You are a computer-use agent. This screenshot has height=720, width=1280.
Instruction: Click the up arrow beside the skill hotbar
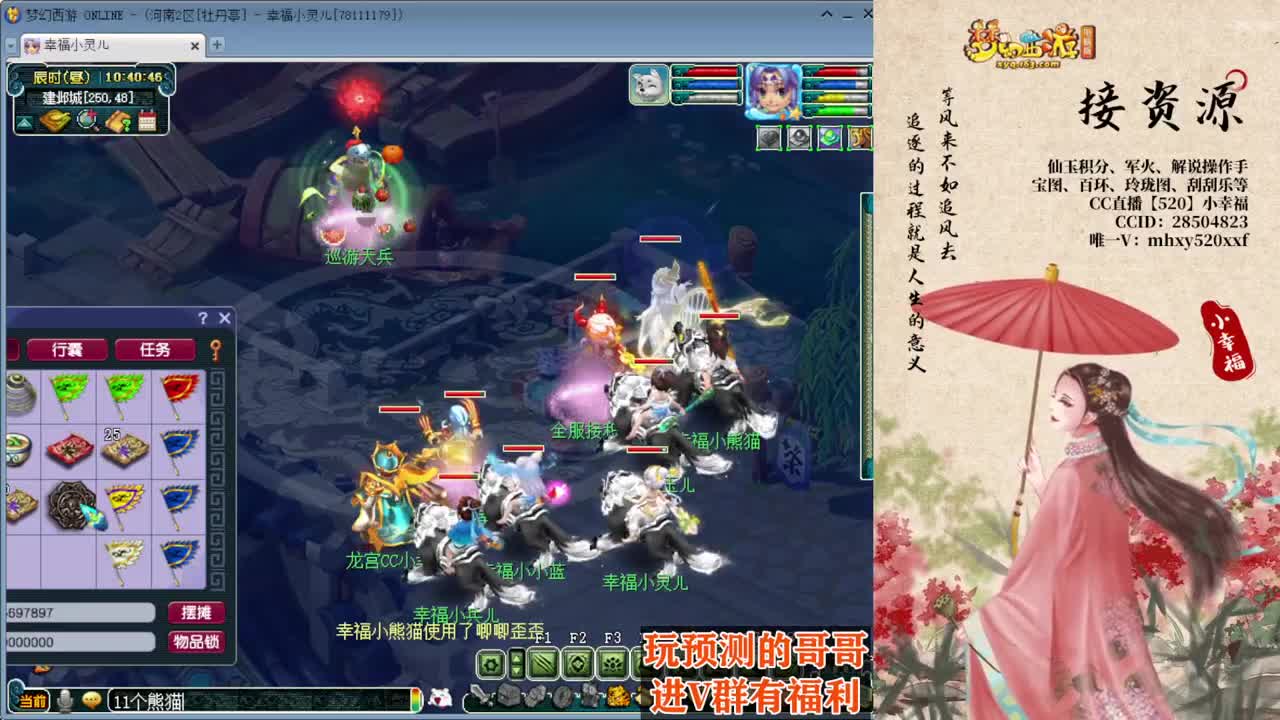(516, 657)
